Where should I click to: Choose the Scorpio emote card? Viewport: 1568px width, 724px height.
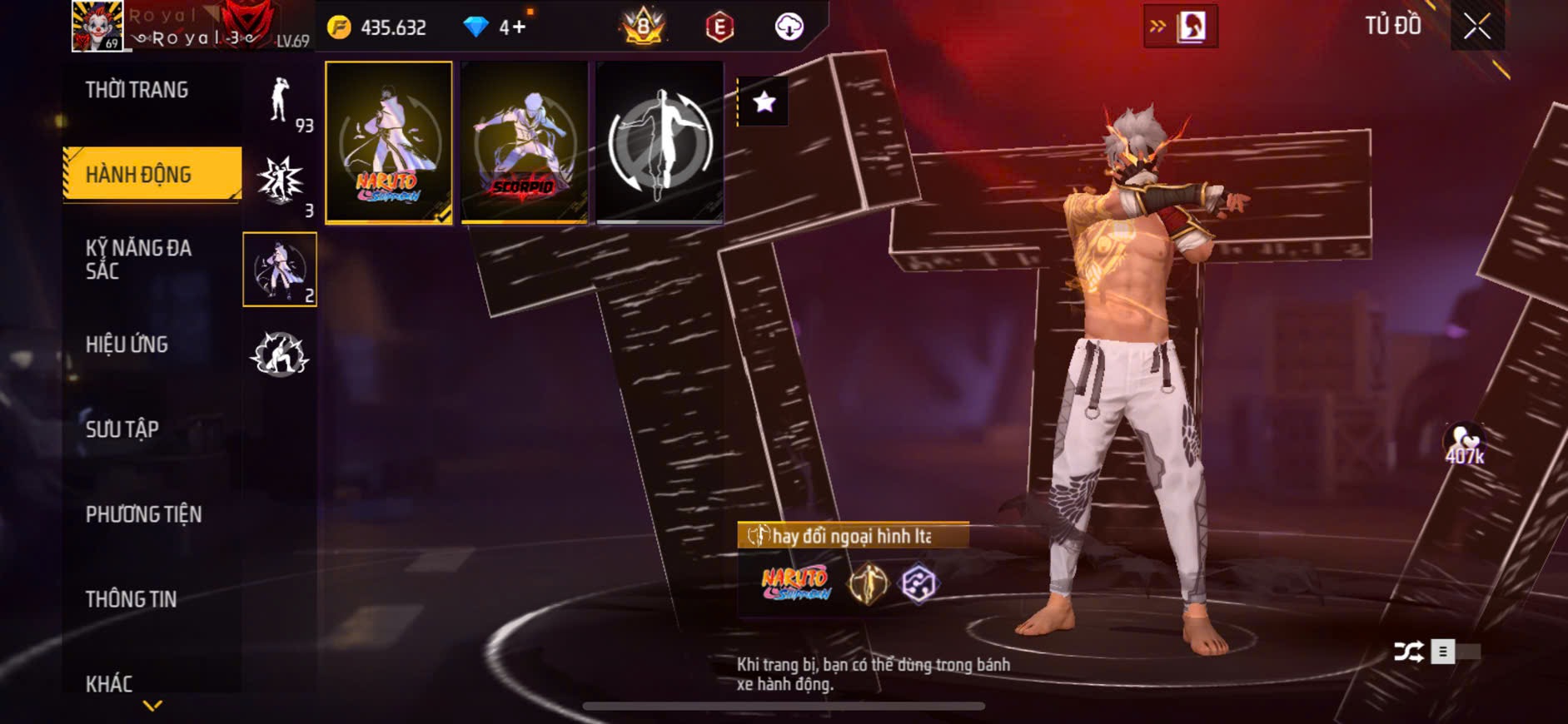click(524, 142)
